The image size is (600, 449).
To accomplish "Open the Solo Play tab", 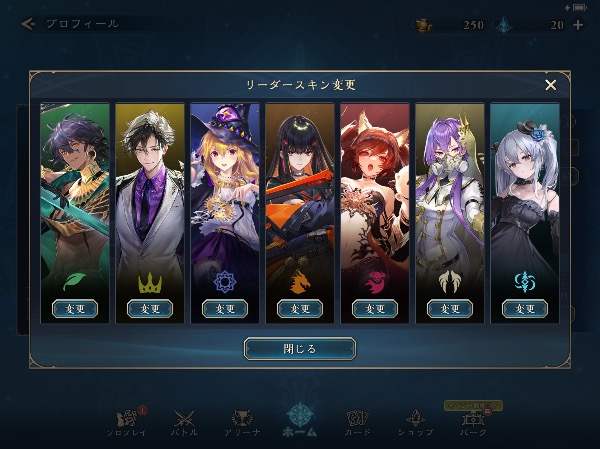I will tap(125, 421).
